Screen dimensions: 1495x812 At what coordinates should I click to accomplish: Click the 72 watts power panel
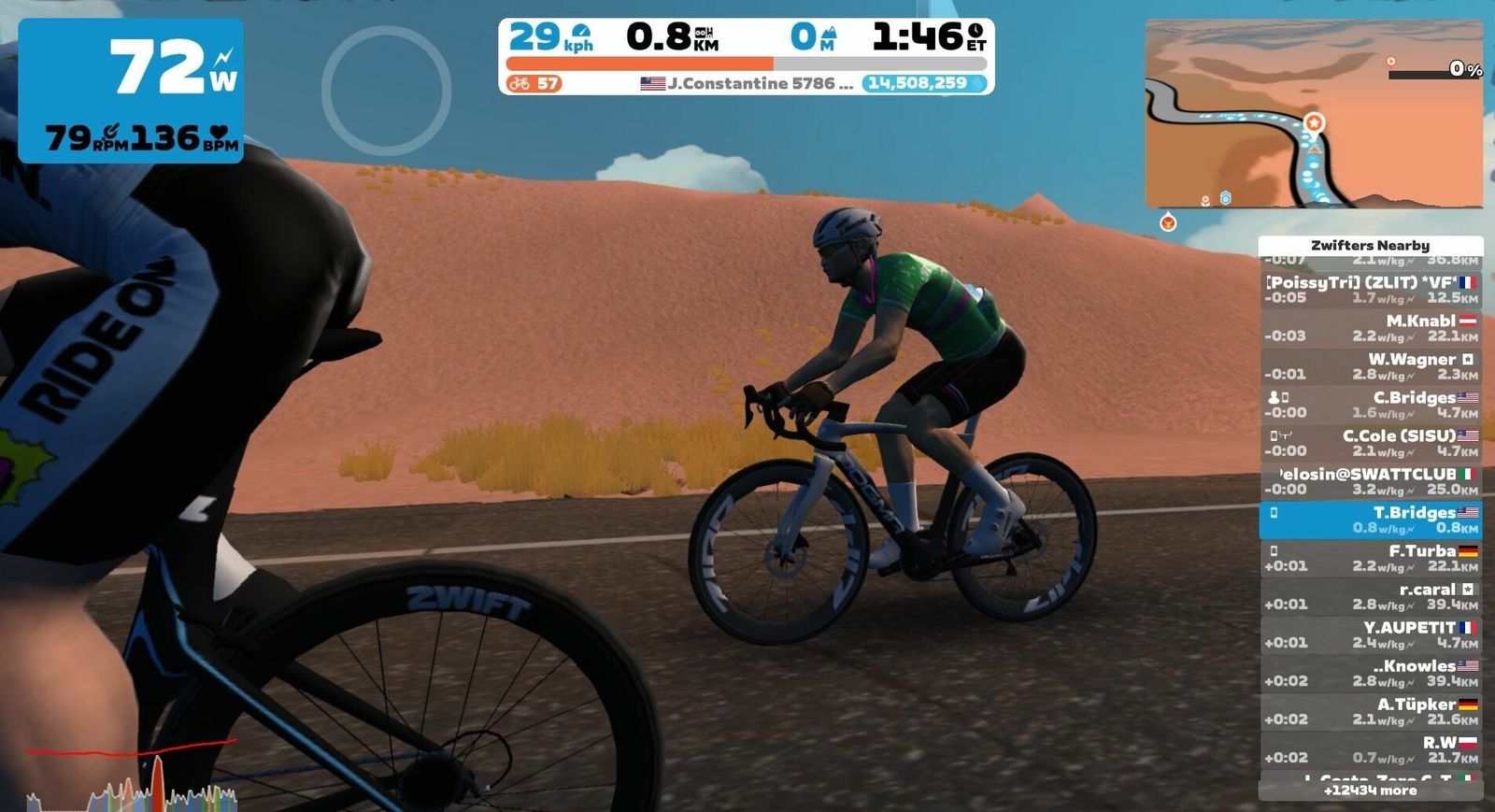coord(131,90)
